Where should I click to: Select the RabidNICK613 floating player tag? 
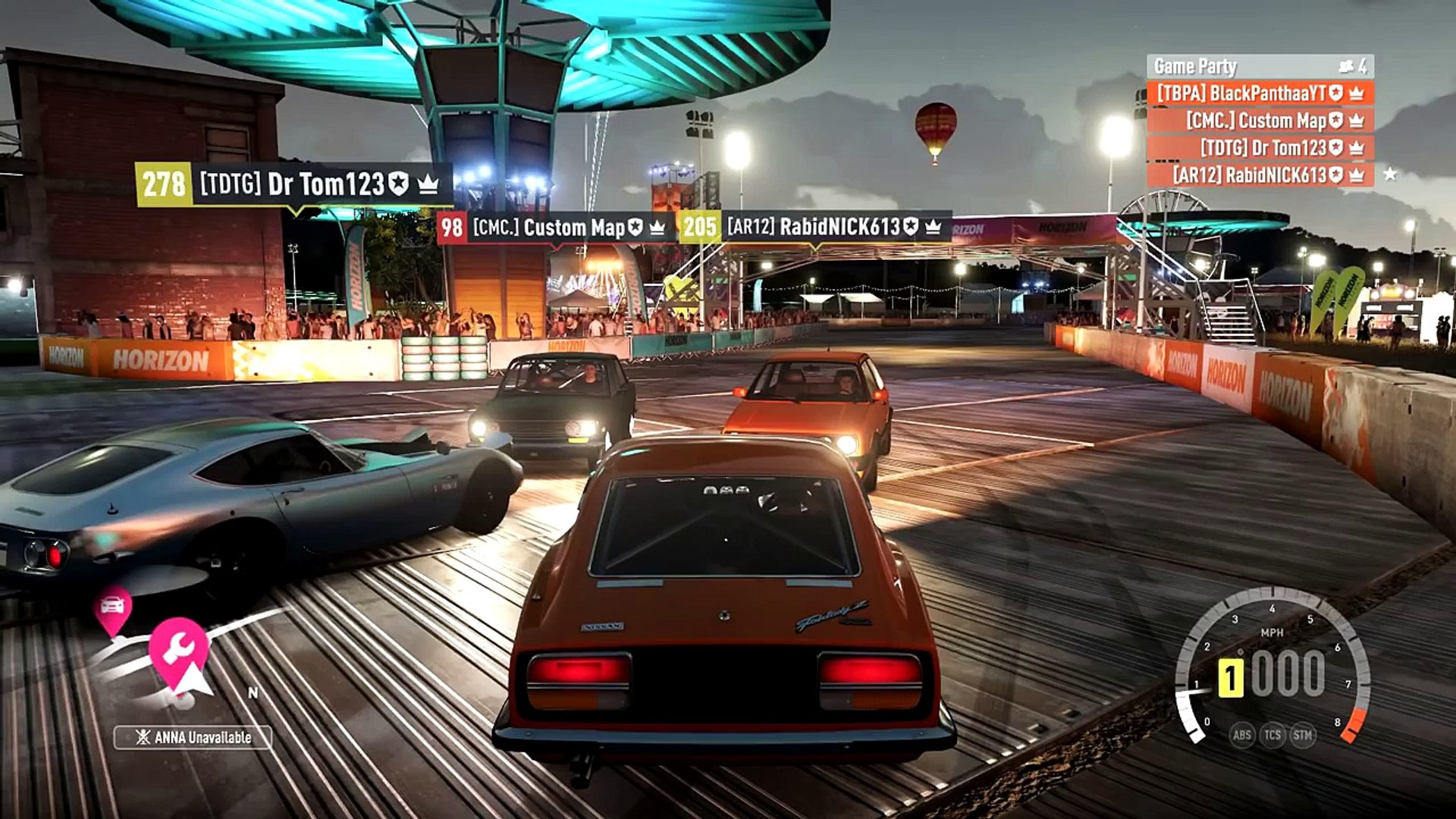(814, 227)
